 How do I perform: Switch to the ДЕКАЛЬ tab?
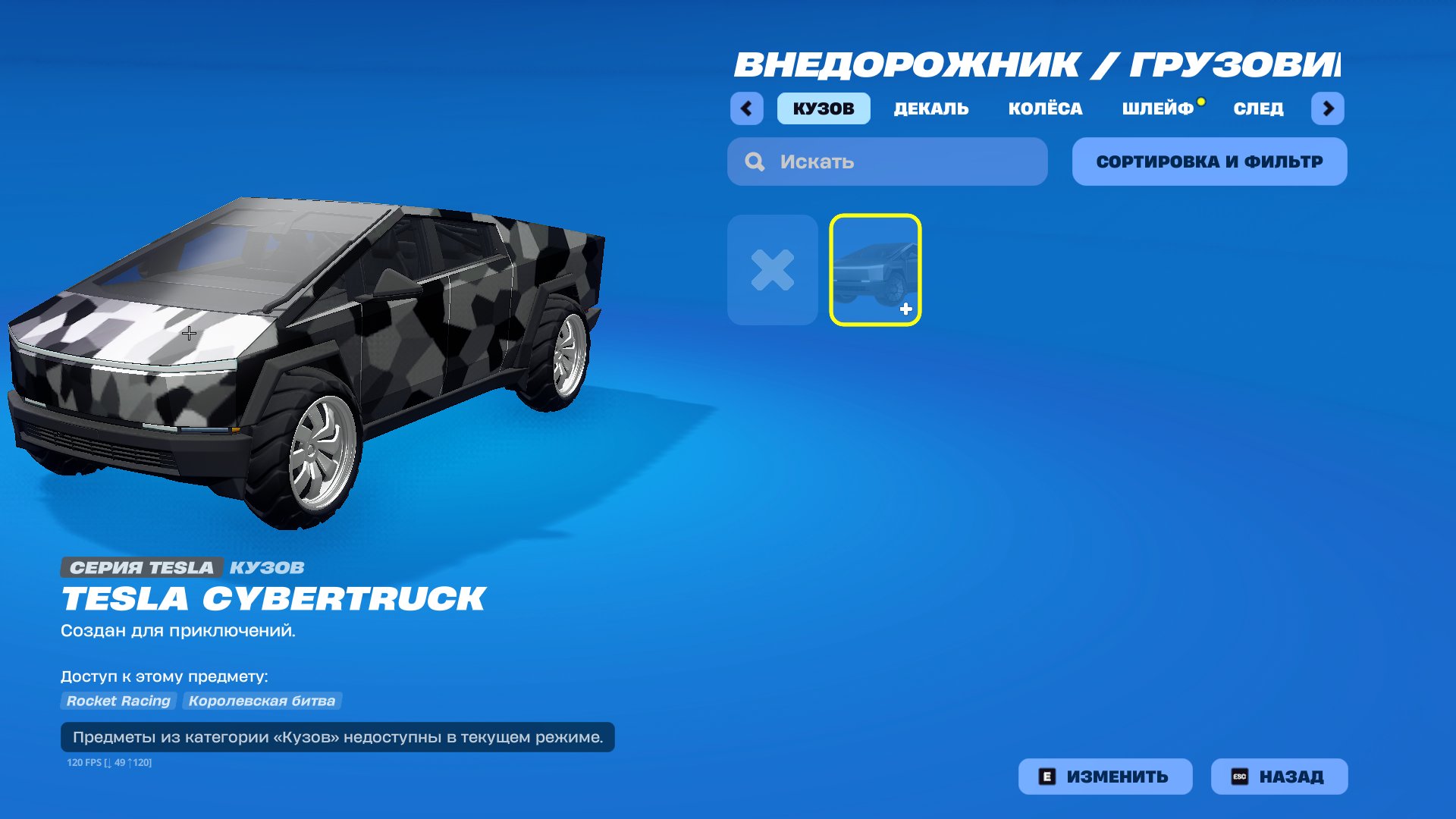(931, 108)
